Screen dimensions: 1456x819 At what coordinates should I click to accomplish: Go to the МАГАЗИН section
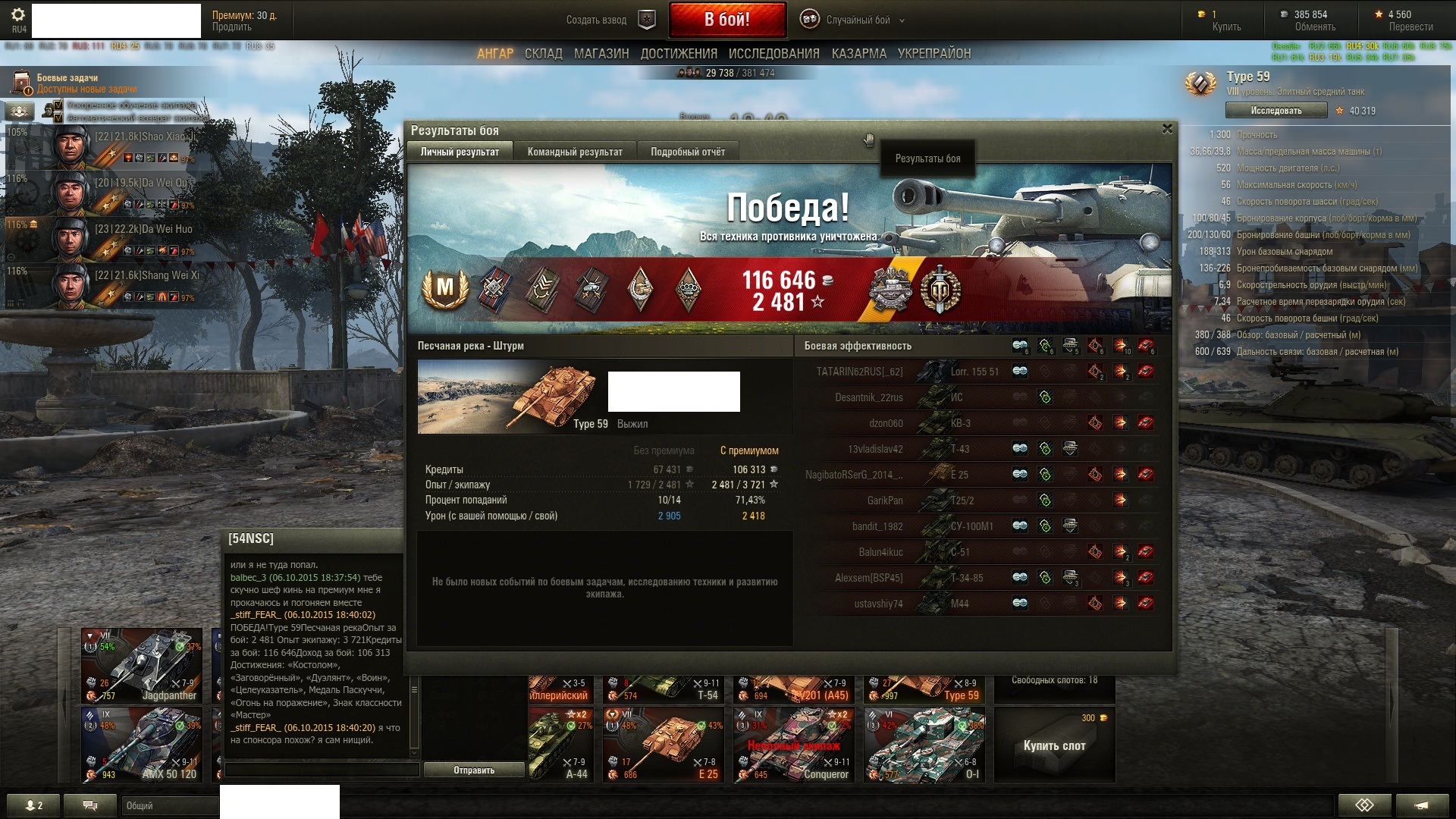click(x=601, y=54)
